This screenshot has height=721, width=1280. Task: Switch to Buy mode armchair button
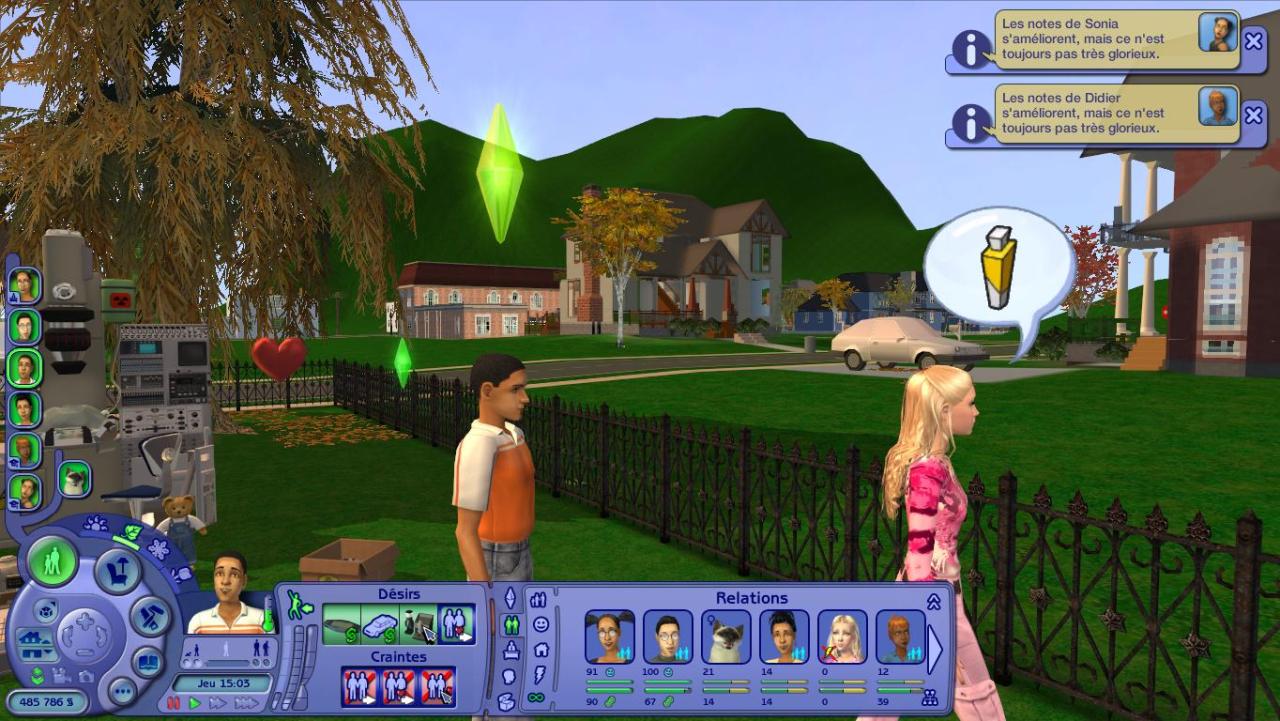[x=118, y=573]
